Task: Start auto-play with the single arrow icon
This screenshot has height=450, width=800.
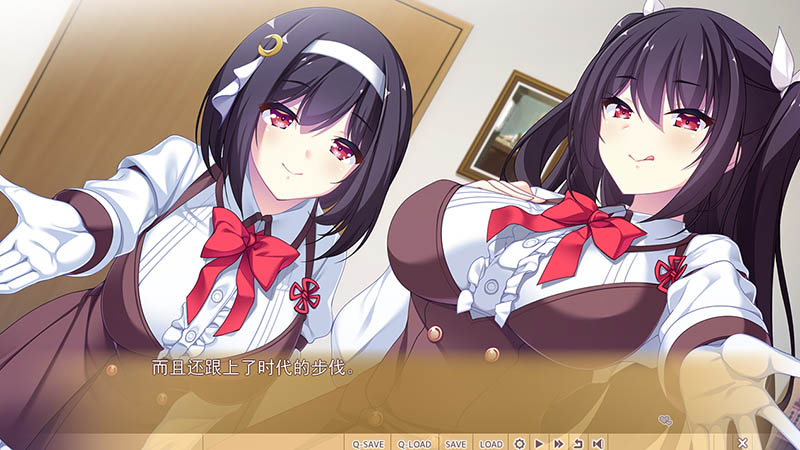Action: point(539,443)
